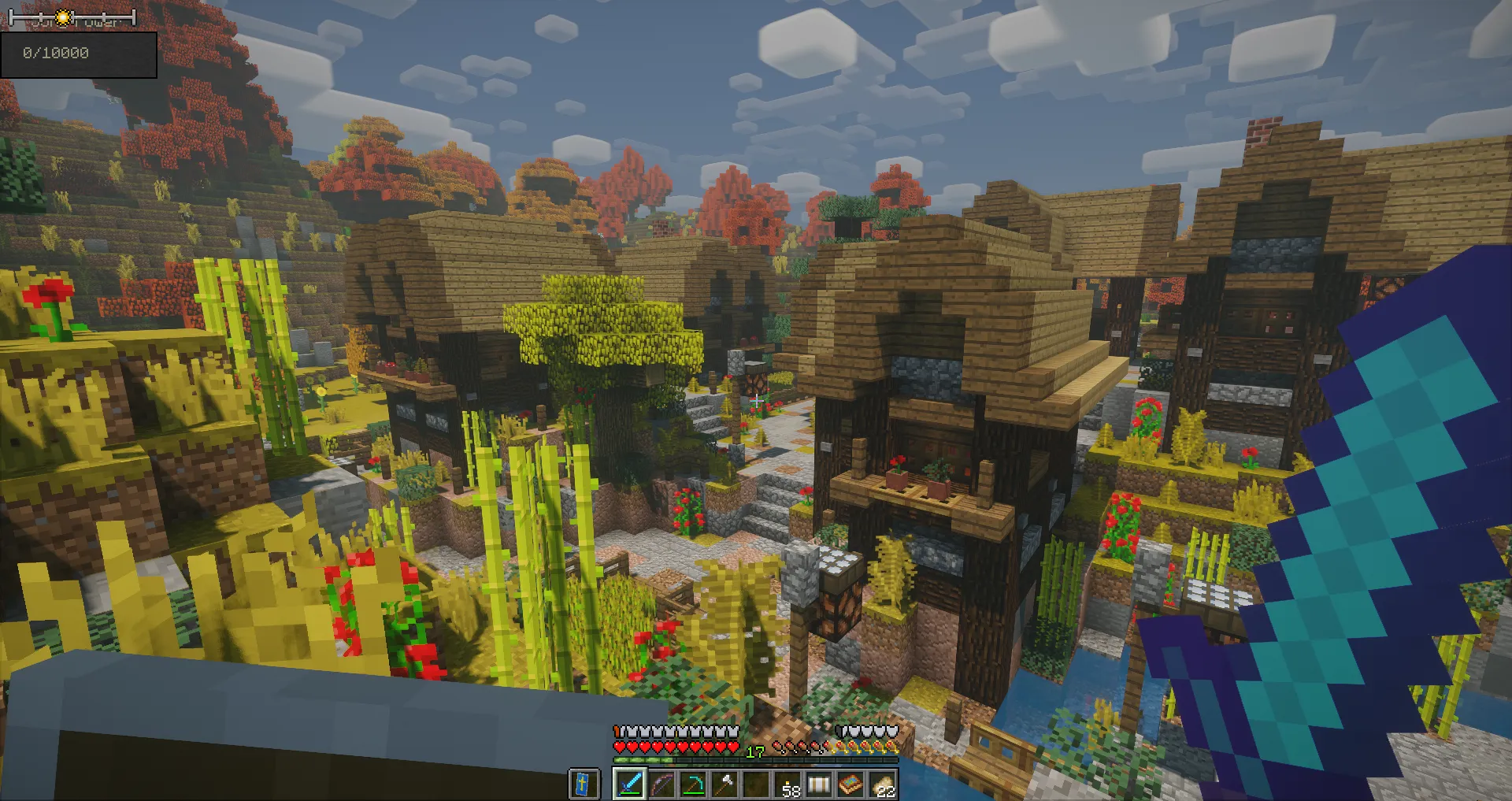Screen dimensions: 1512x801
Task: Click the leftmost heart in the health bar
Action: click(619, 747)
